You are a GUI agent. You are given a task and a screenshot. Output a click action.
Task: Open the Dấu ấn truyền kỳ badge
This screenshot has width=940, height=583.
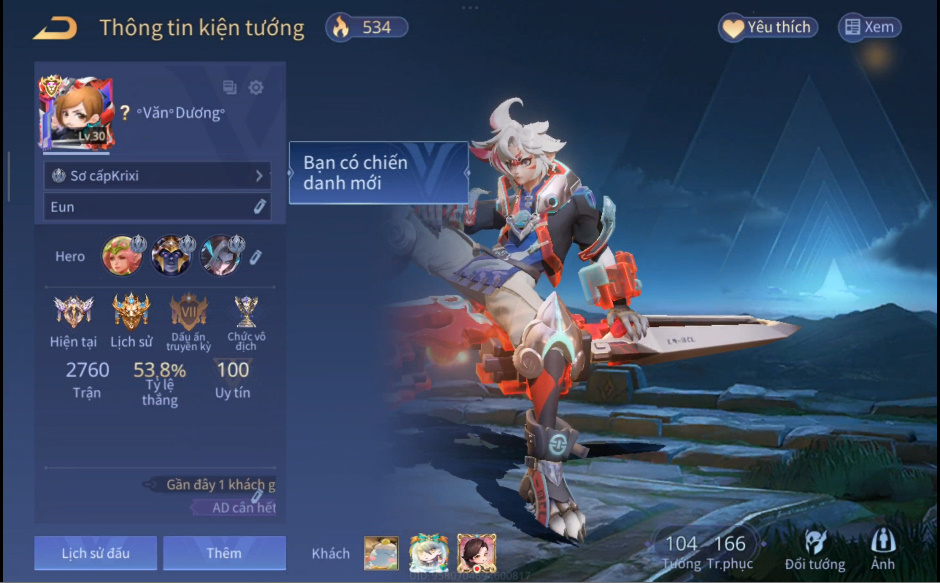pos(188,313)
